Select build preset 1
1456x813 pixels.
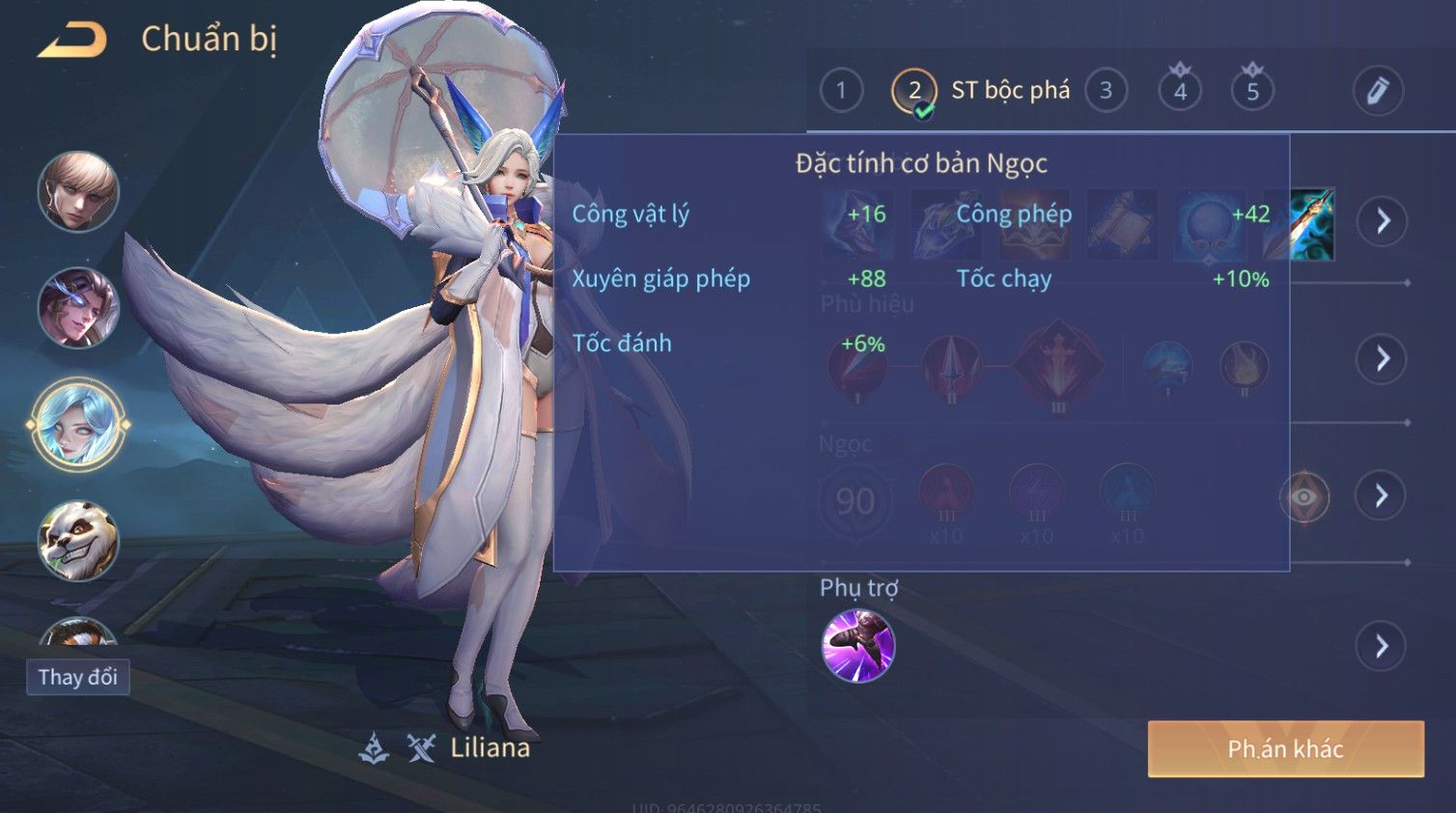pos(841,91)
